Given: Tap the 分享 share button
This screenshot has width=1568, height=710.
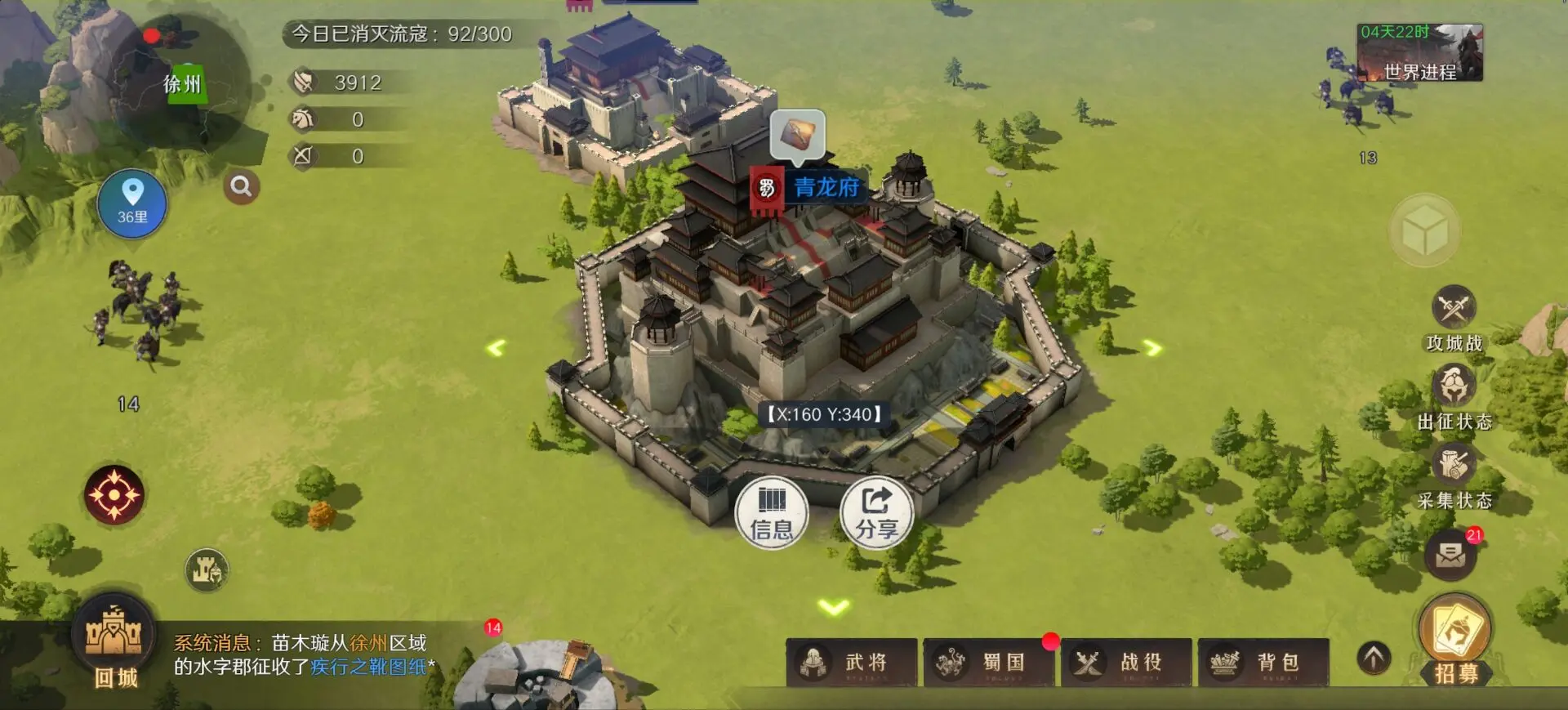Looking at the screenshot, I should (x=876, y=513).
